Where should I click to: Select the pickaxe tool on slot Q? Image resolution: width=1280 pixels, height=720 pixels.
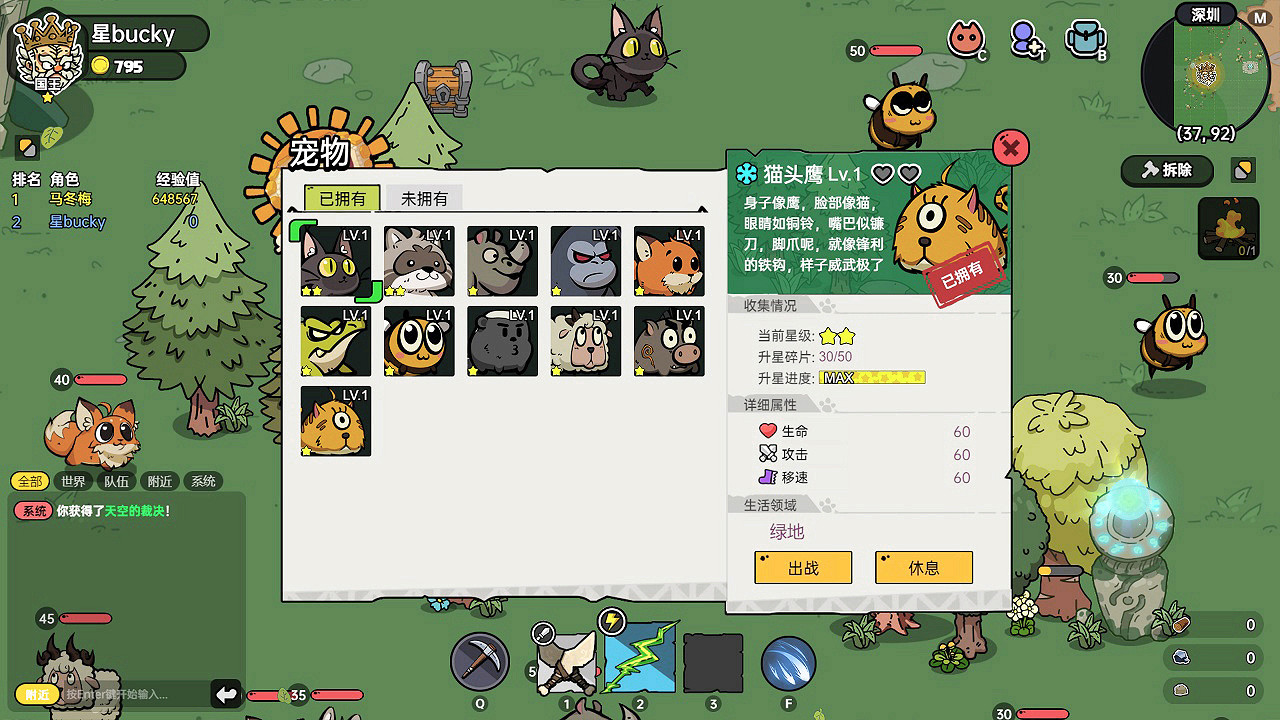click(x=480, y=661)
